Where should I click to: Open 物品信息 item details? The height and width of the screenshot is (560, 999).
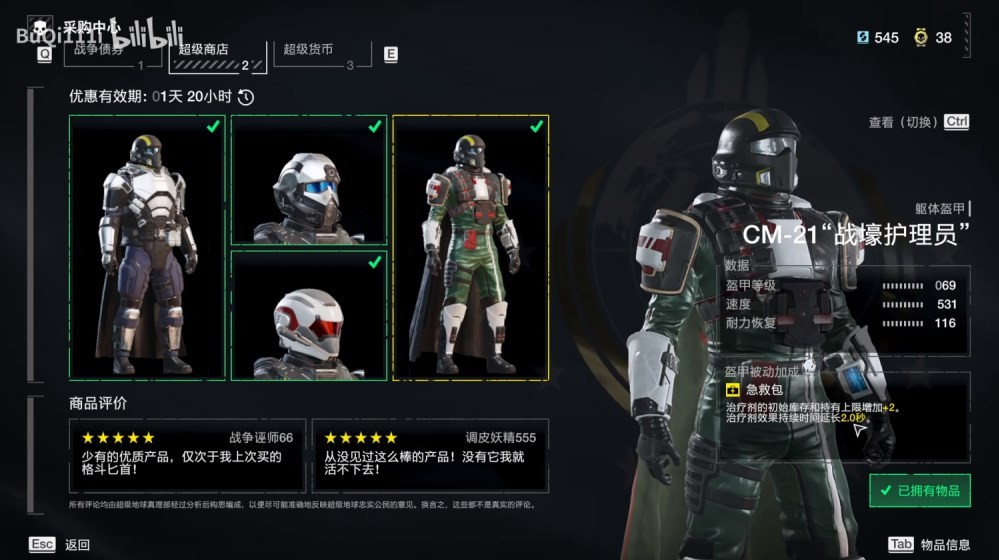[929, 544]
